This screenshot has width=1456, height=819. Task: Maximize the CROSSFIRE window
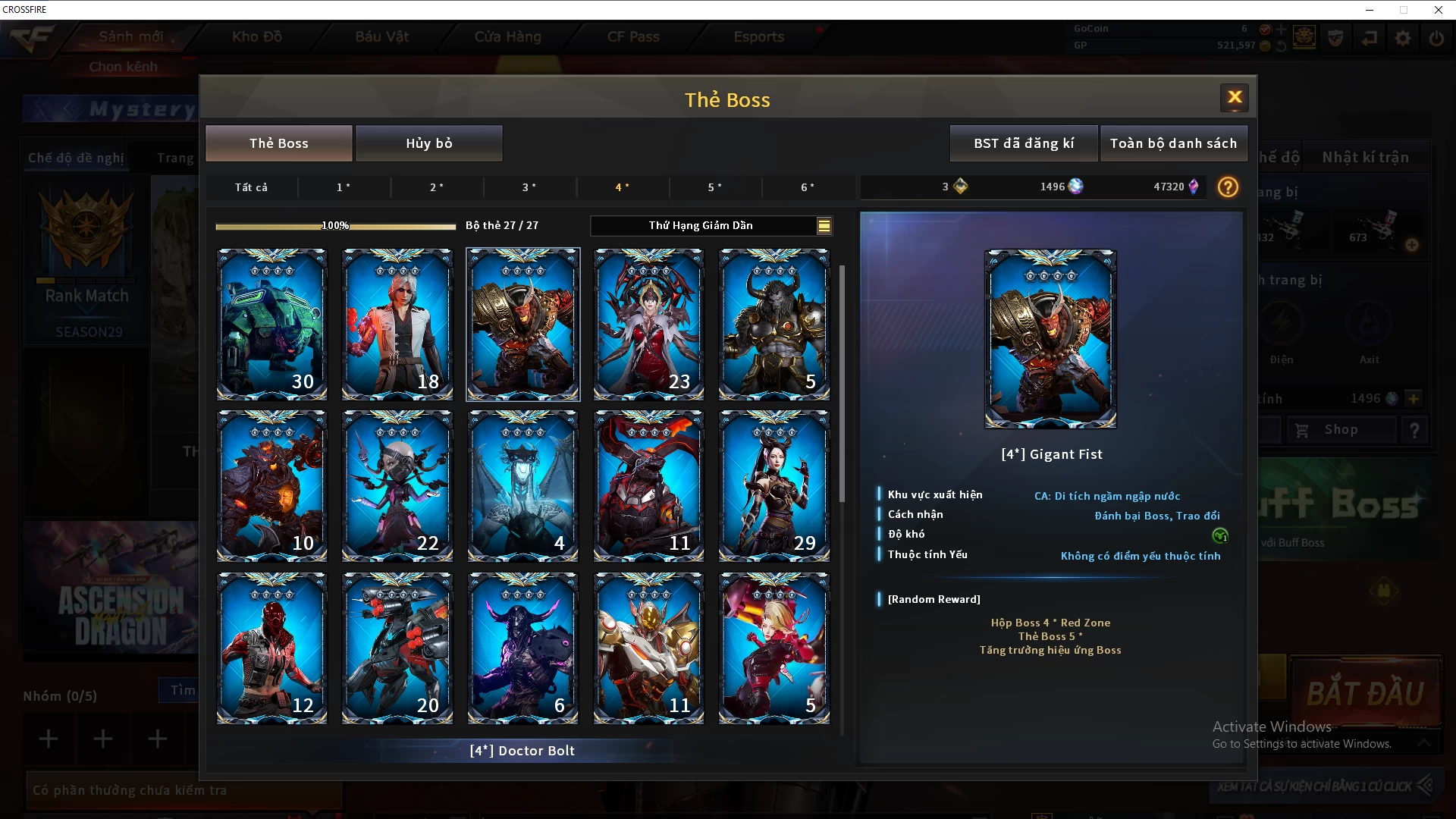[x=1404, y=10]
